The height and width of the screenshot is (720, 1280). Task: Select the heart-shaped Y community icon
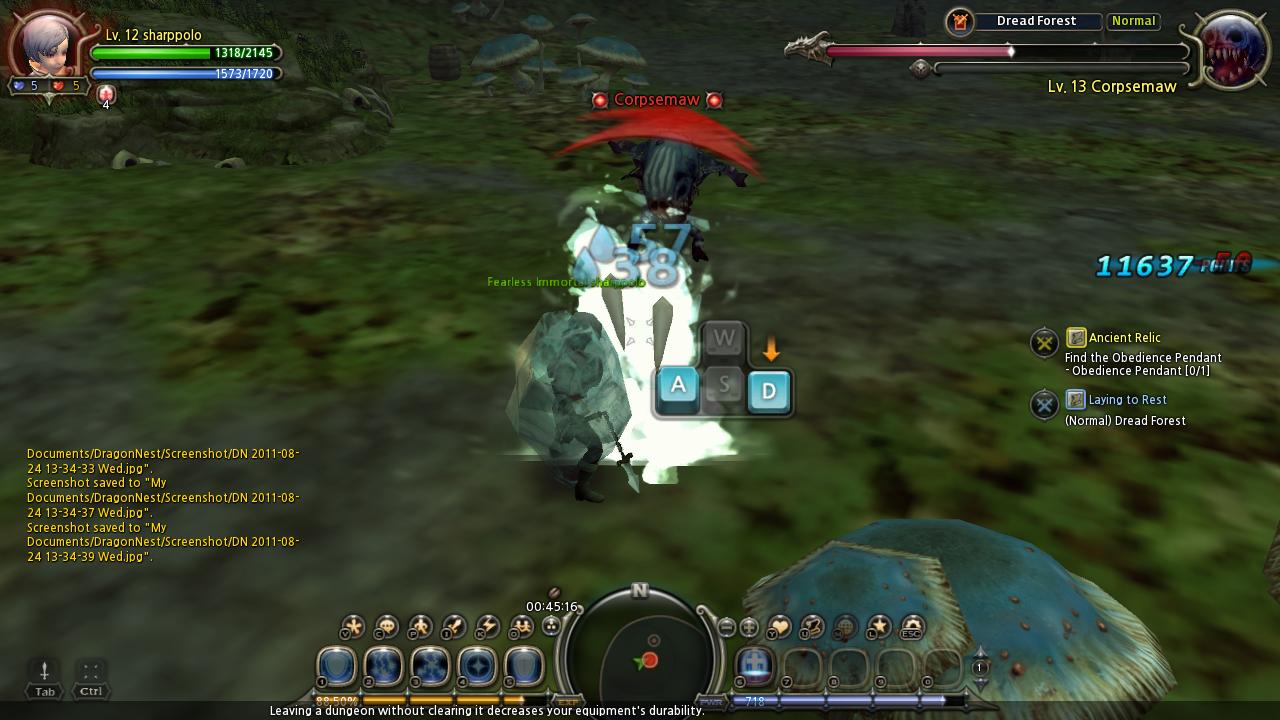point(779,627)
